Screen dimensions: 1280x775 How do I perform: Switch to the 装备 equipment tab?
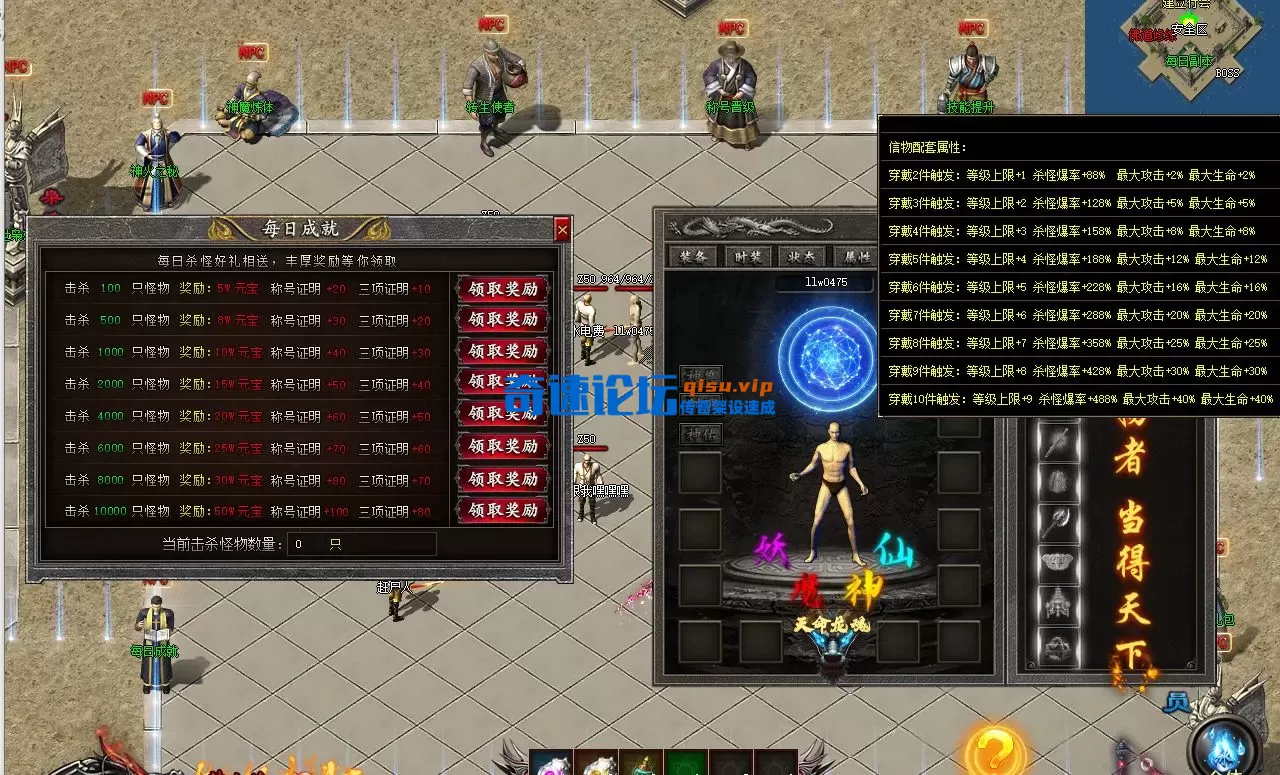[x=694, y=257]
